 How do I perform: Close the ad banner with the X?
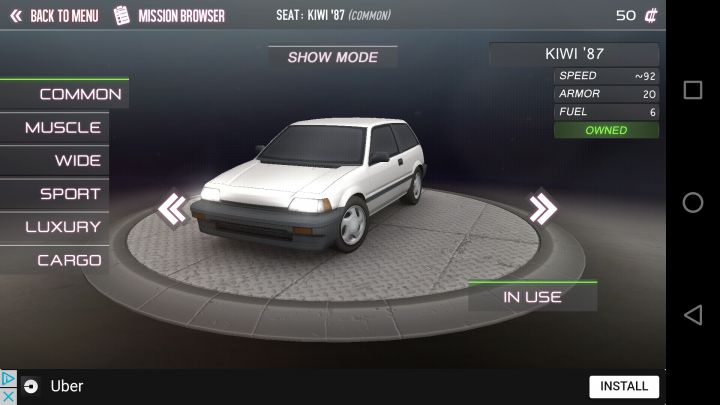coord(8,395)
